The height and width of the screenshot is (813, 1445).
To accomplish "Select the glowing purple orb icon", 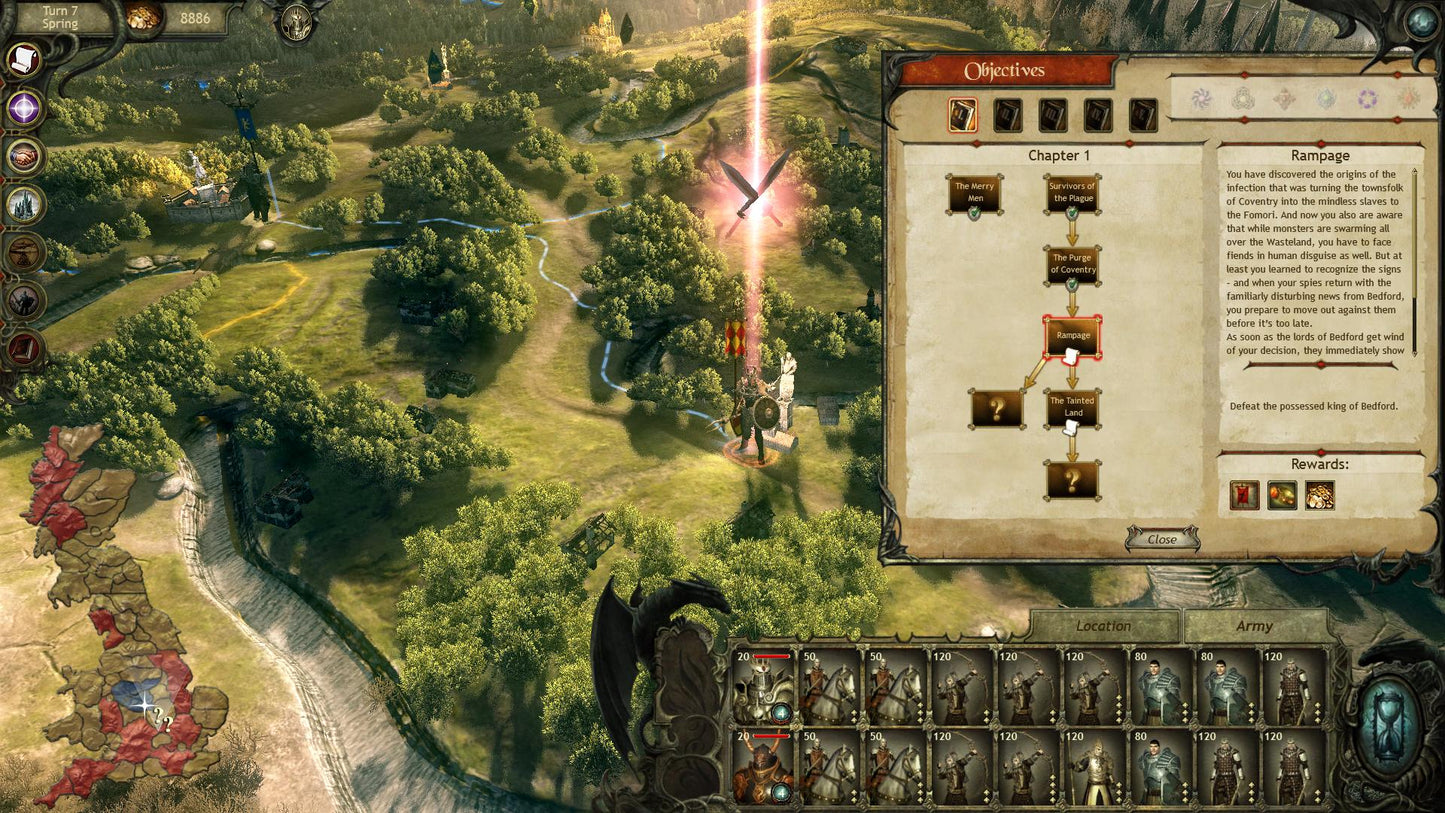I will pos(24,108).
